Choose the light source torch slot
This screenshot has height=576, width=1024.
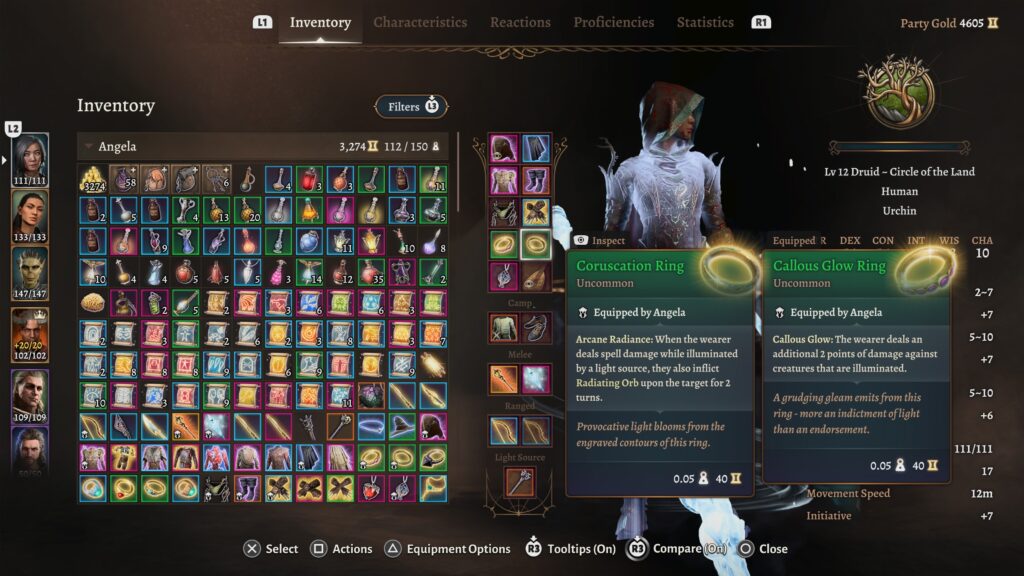click(x=520, y=482)
